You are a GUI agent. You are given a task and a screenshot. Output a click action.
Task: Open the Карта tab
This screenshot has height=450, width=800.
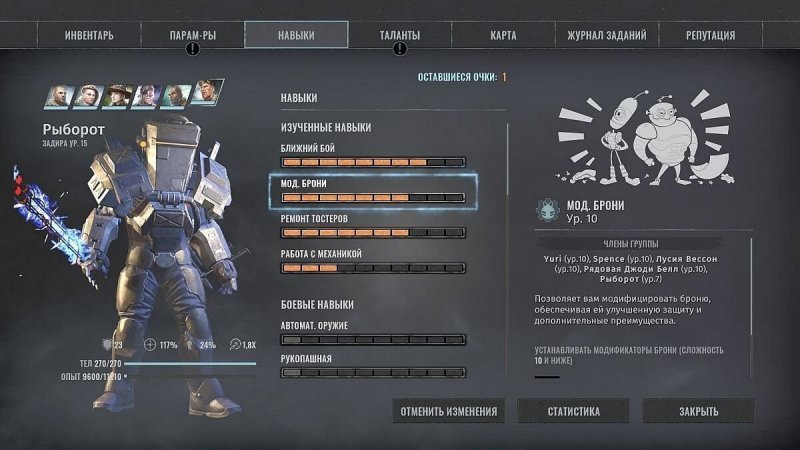point(503,35)
